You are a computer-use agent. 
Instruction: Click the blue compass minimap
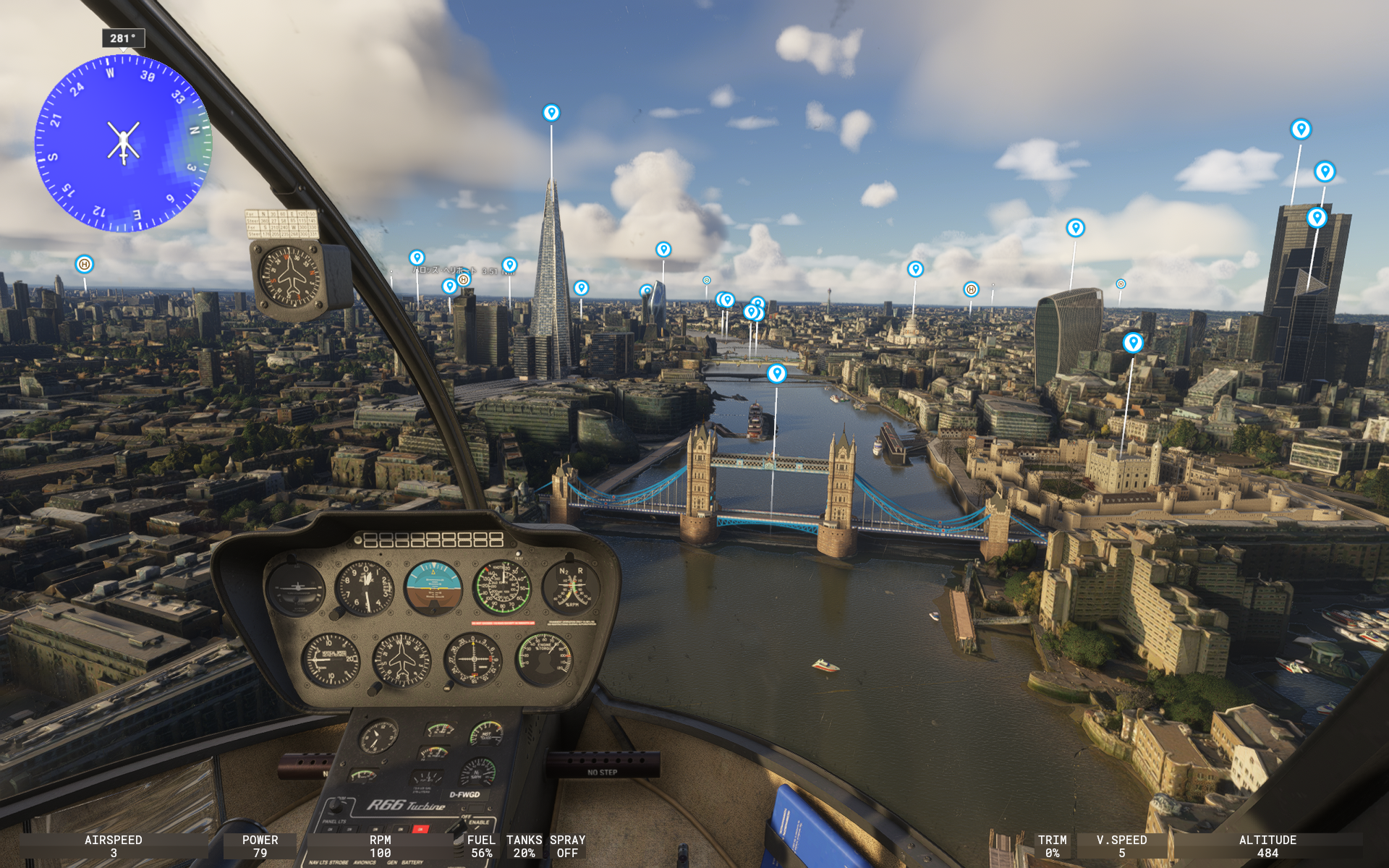tap(123, 143)
